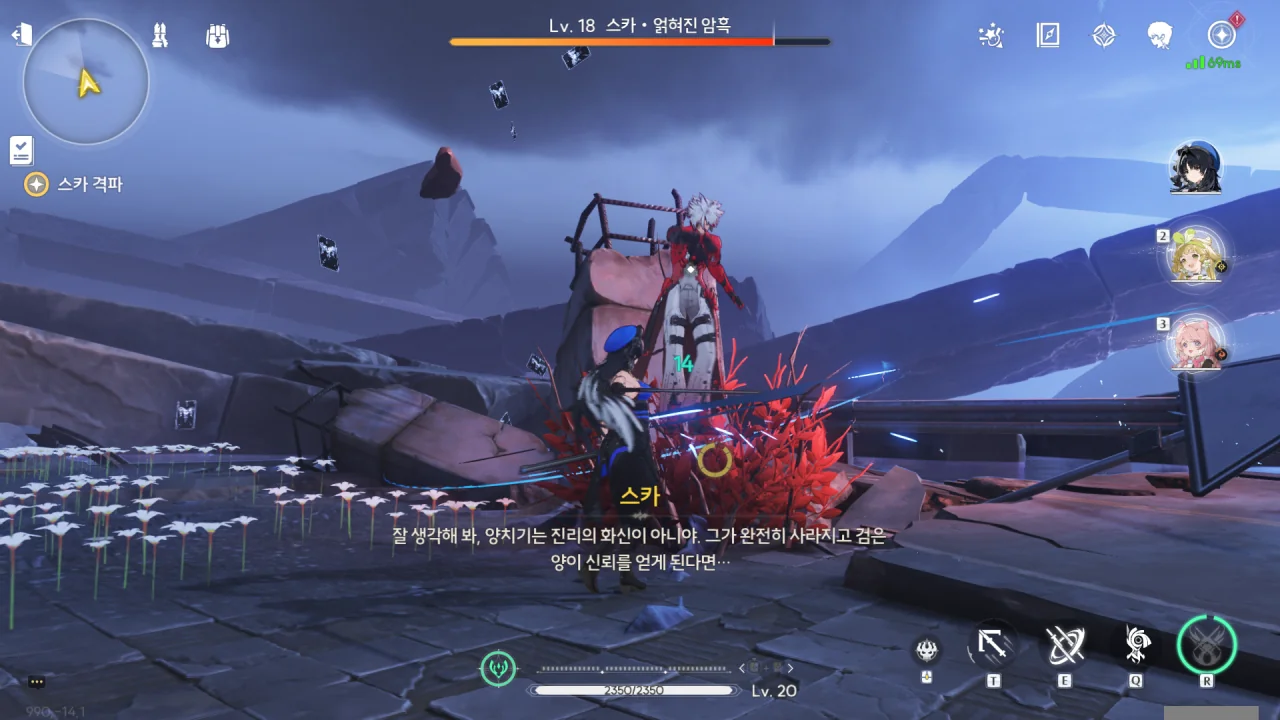Open the character head profile icon
Screen dimensions: 1280x720
tap(1160, 36)
